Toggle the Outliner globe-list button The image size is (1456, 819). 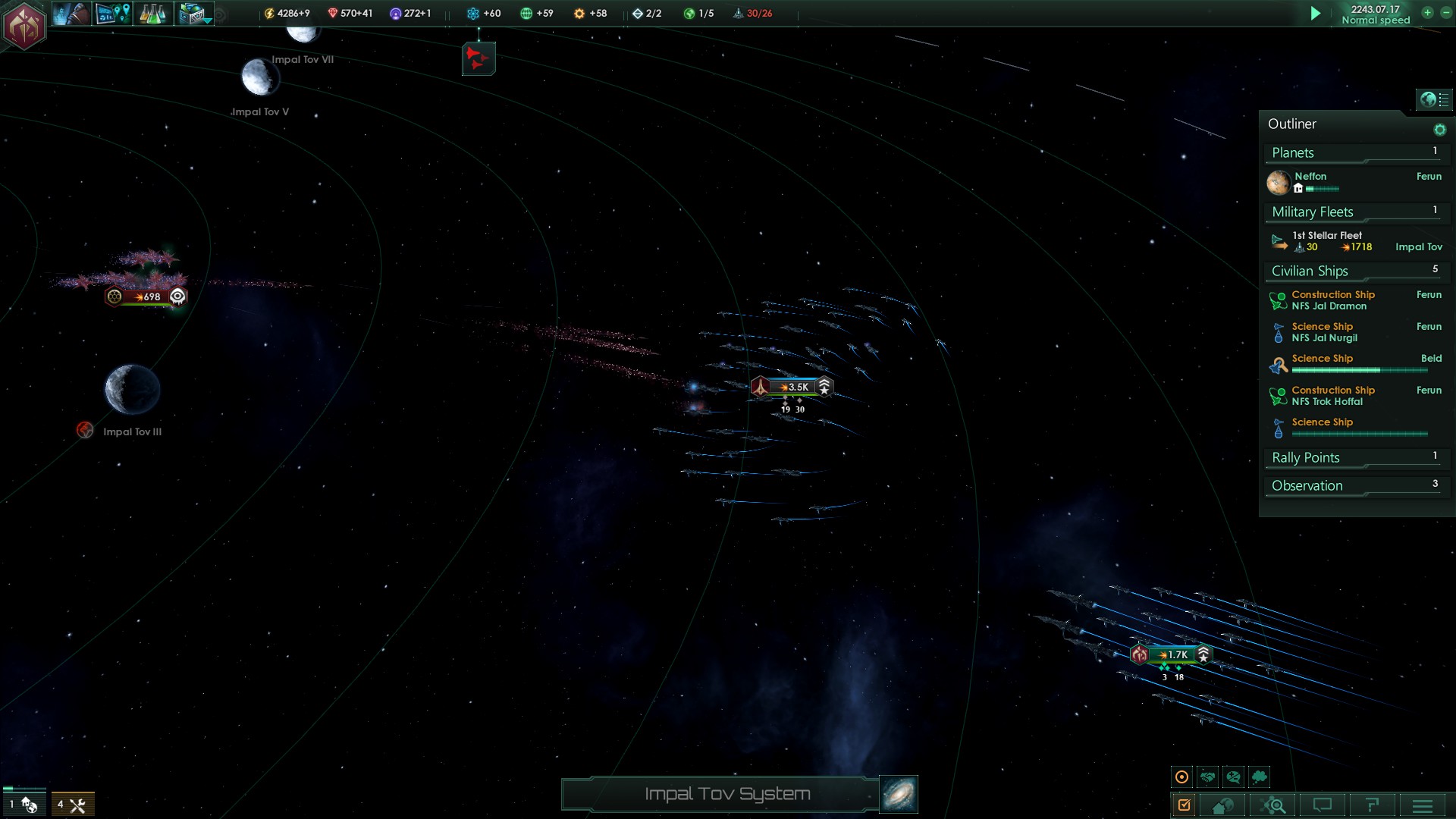pyautogui.click(x=1434, y=99)
